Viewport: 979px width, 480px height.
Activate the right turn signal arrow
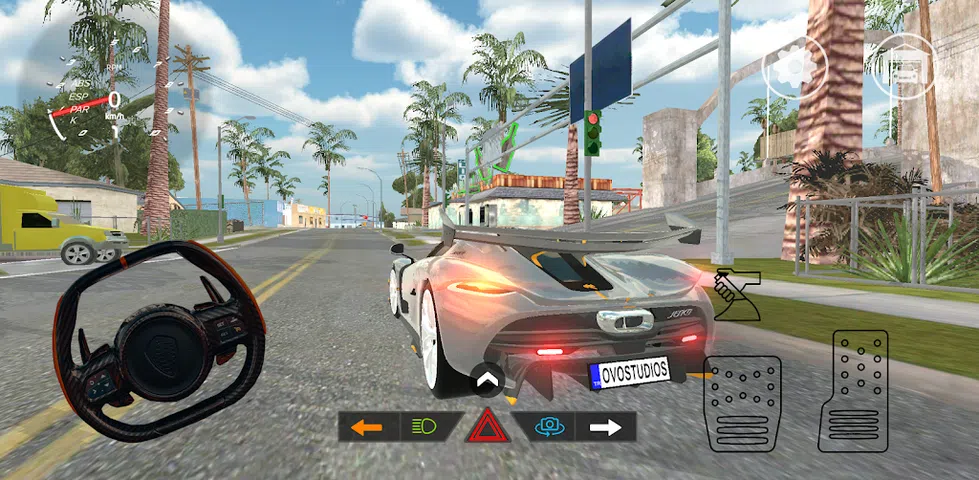[605, 427]
